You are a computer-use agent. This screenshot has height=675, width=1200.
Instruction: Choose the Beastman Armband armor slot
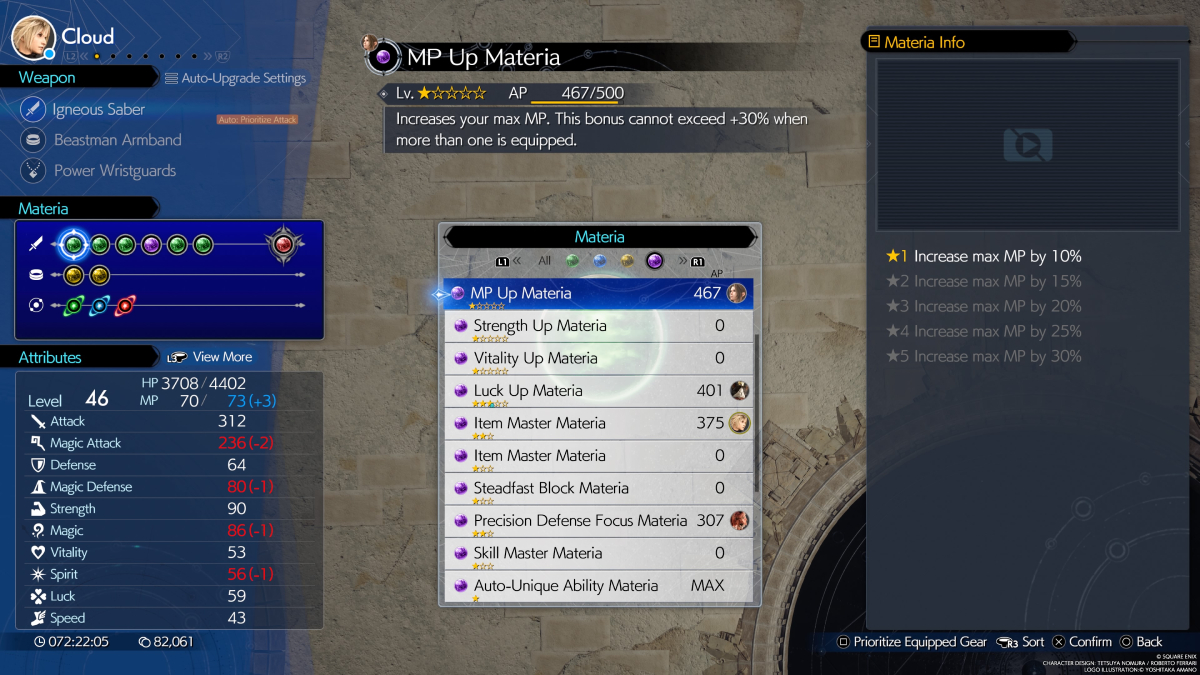point(117,140)
